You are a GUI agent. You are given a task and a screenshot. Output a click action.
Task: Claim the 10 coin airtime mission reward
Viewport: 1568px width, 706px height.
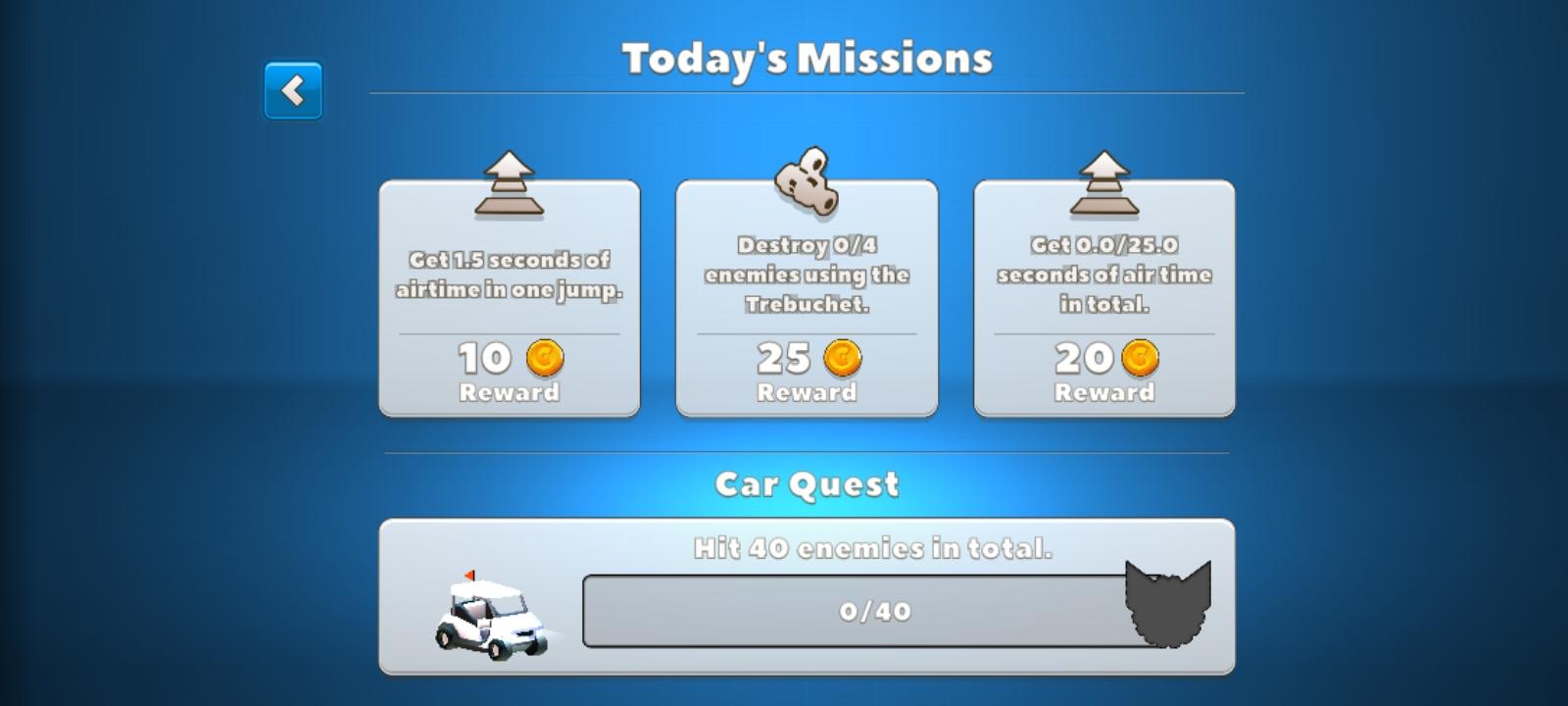[509, 294]
